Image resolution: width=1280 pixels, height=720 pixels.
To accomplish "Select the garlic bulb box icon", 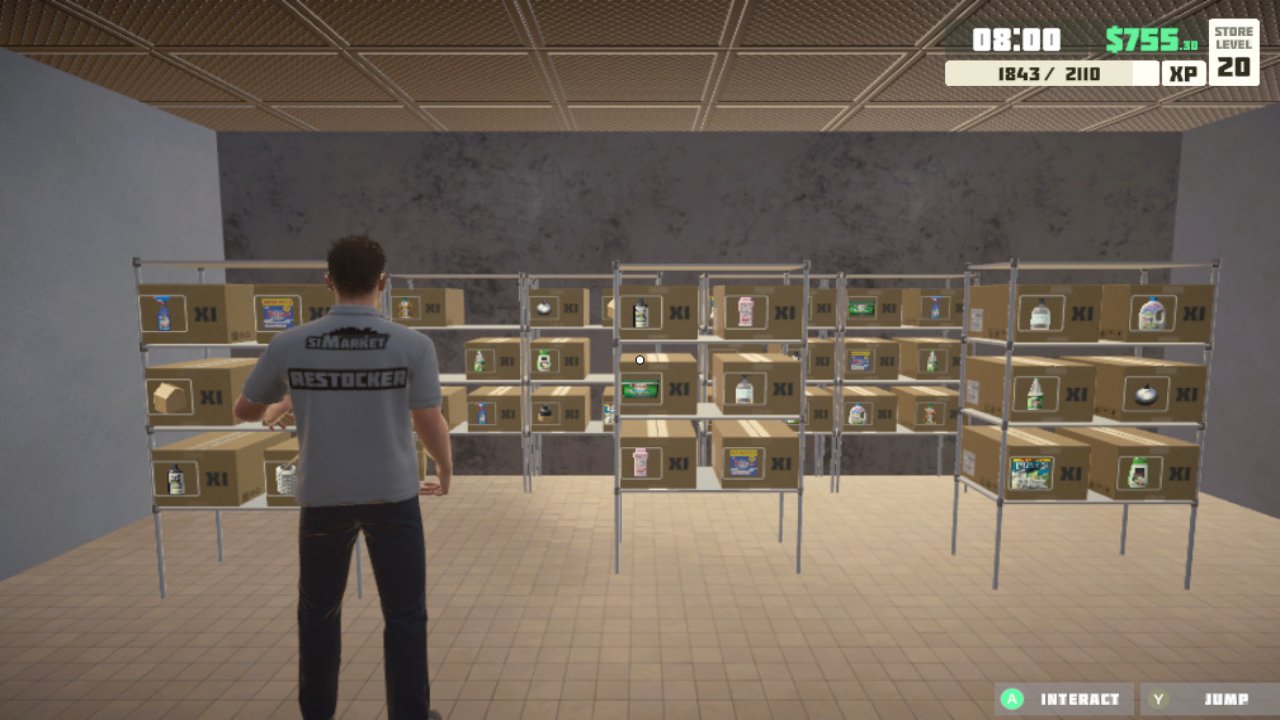I will [x=1145, y=392].
